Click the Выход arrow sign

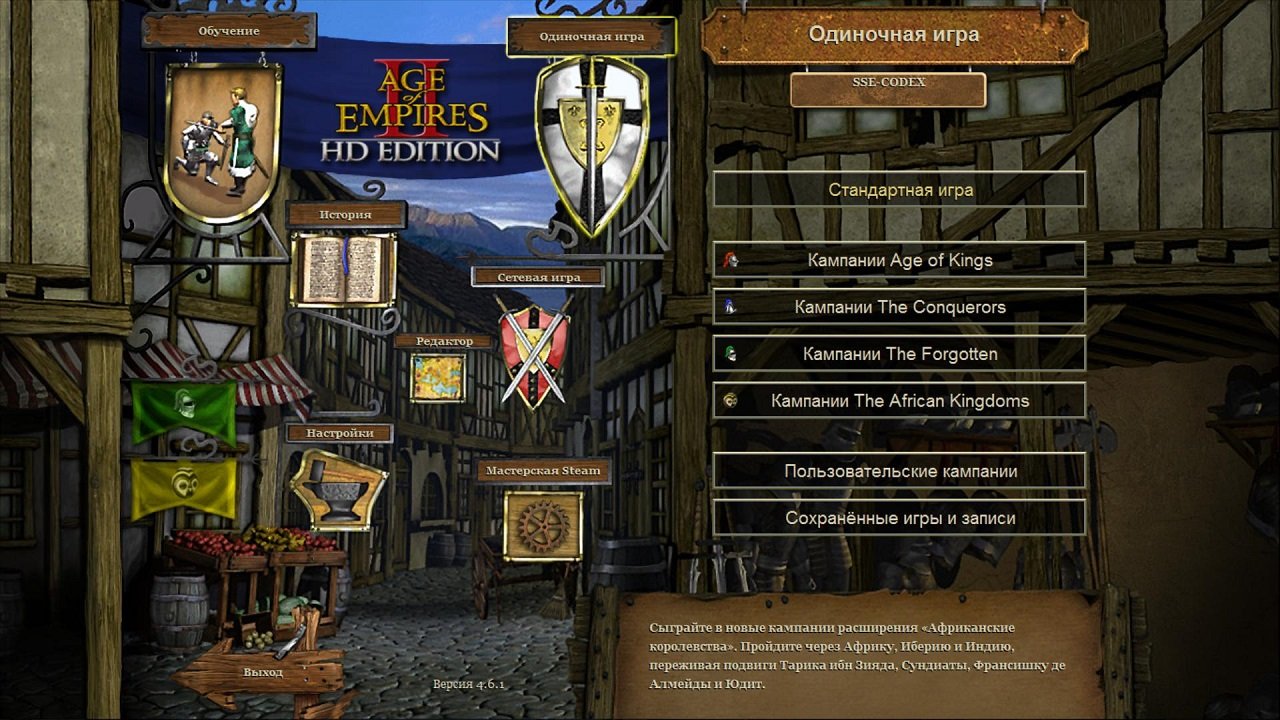coord(263,674)
